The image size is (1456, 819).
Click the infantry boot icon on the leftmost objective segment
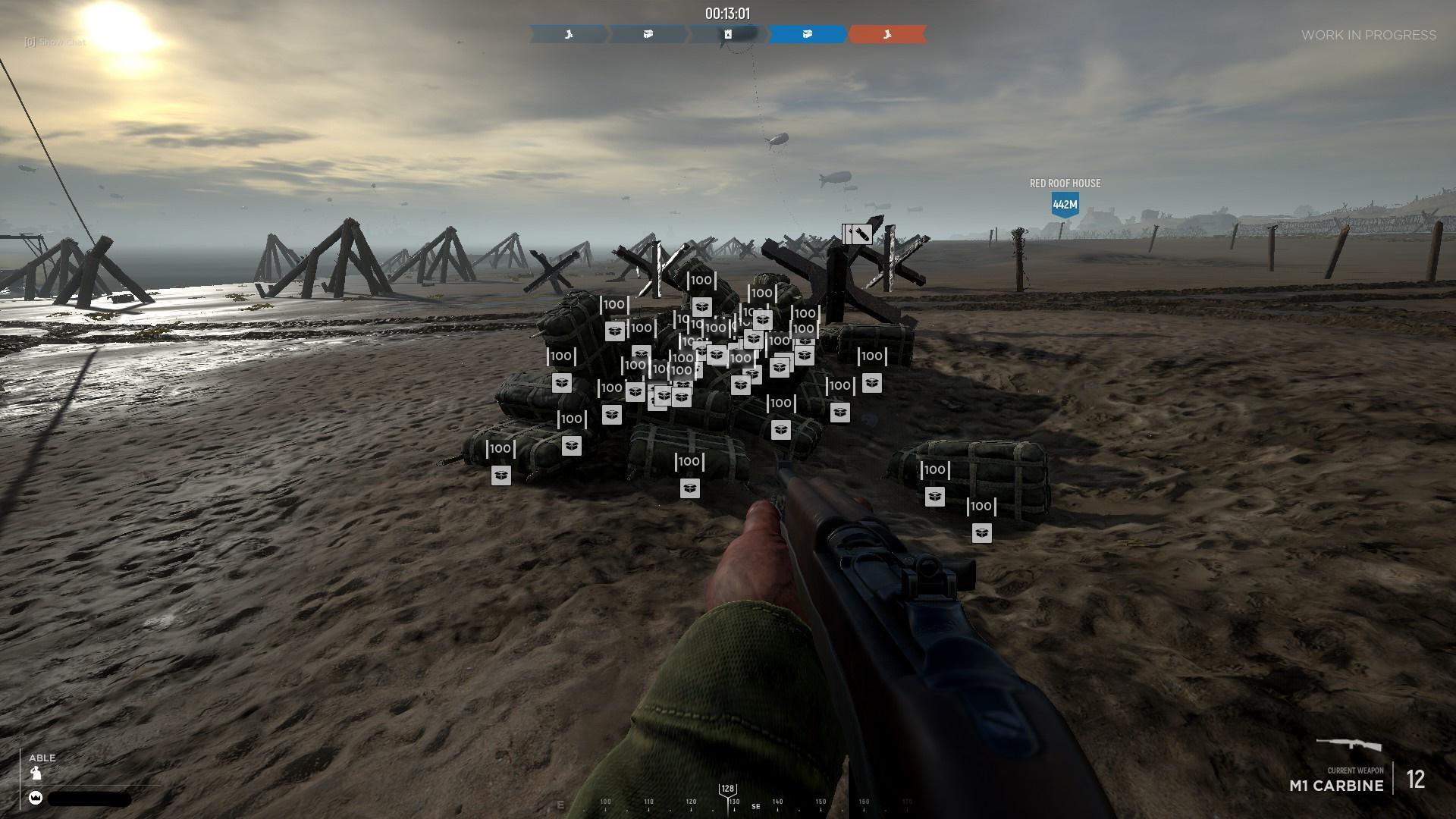pyautogui.click(x=570, y=34)
